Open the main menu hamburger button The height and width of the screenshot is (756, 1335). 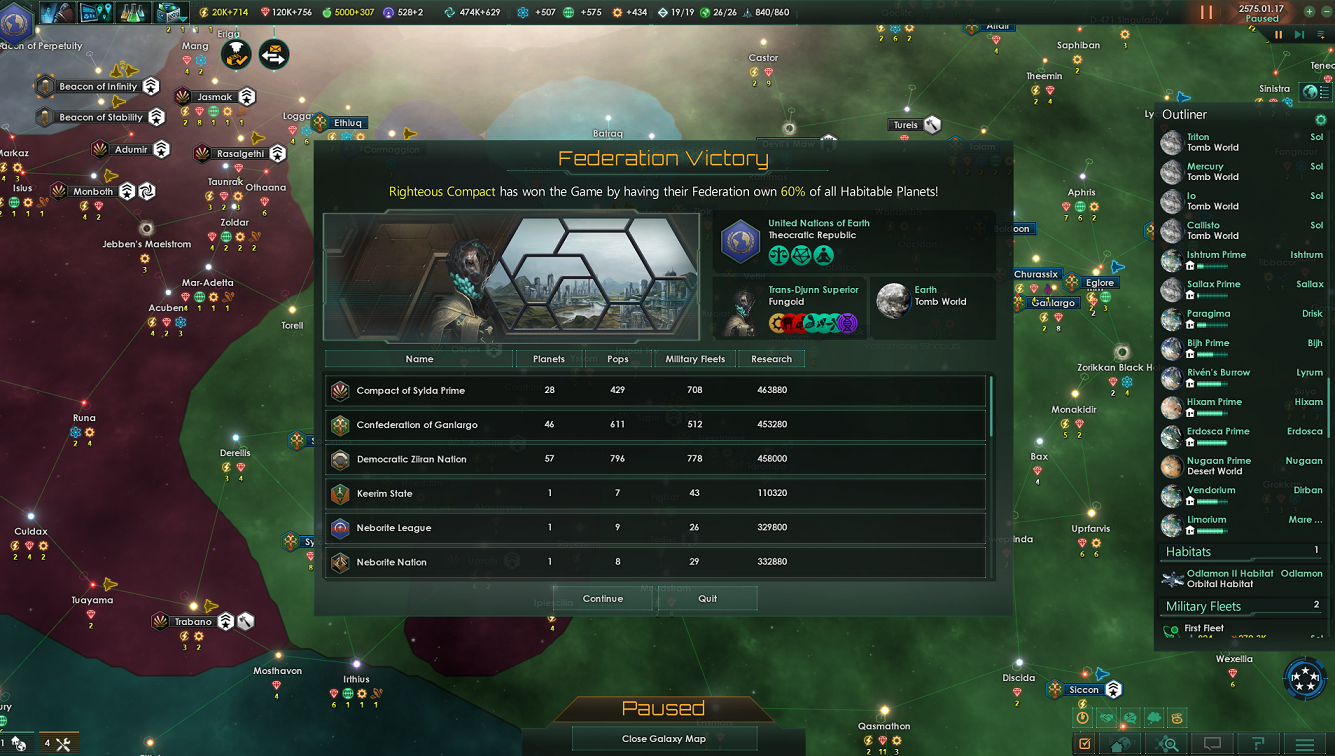tap(1304, 744)
